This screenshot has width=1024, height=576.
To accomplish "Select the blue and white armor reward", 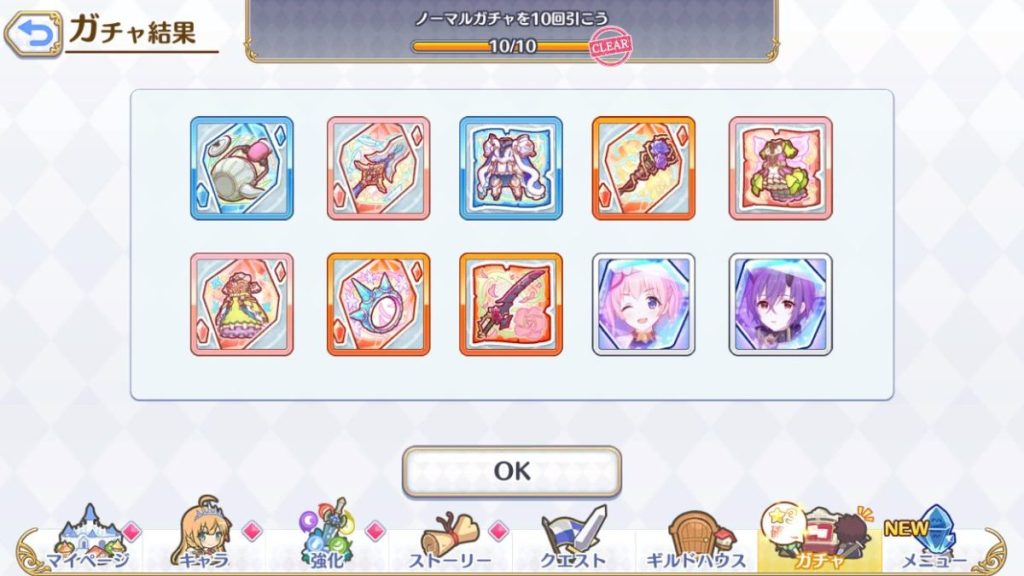I will click(x=511, y=168).
